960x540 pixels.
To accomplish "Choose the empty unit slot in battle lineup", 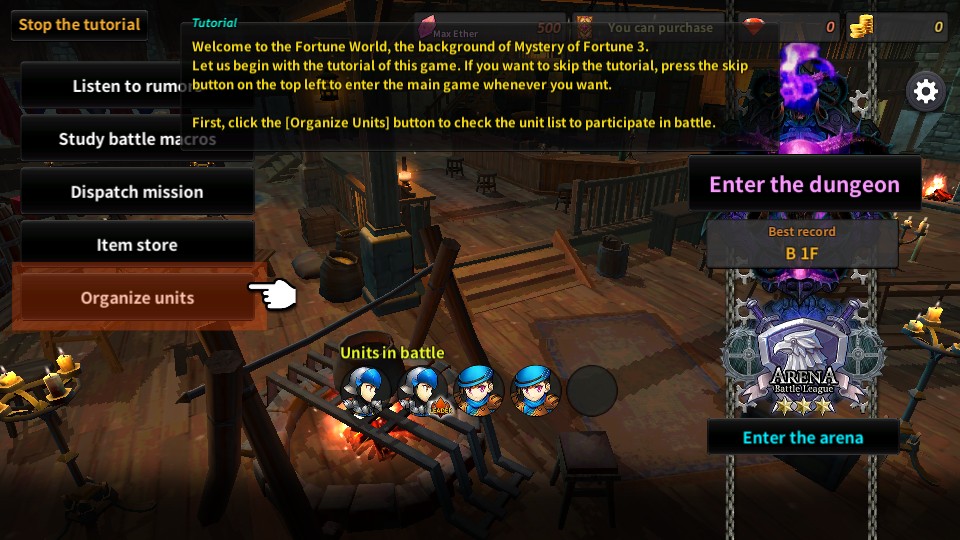I will tap(592, 388).
